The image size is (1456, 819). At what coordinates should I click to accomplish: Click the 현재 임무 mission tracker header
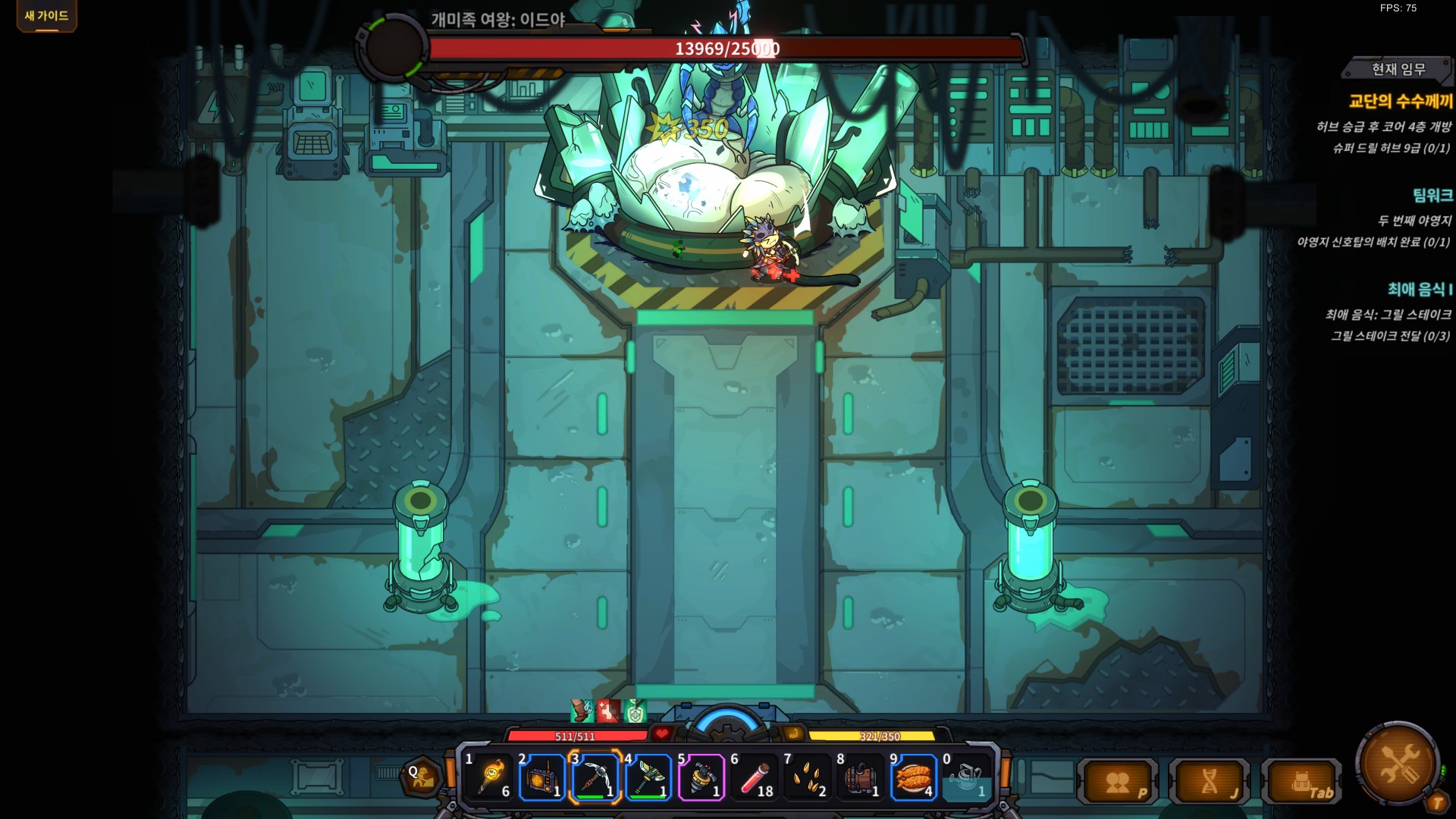click(x=1398, y=70)
